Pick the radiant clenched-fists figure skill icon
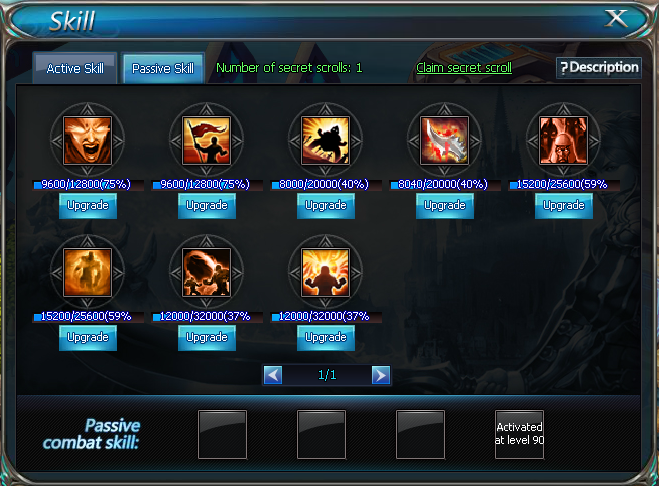The image size is (659, 486). (x=326, y=271)
